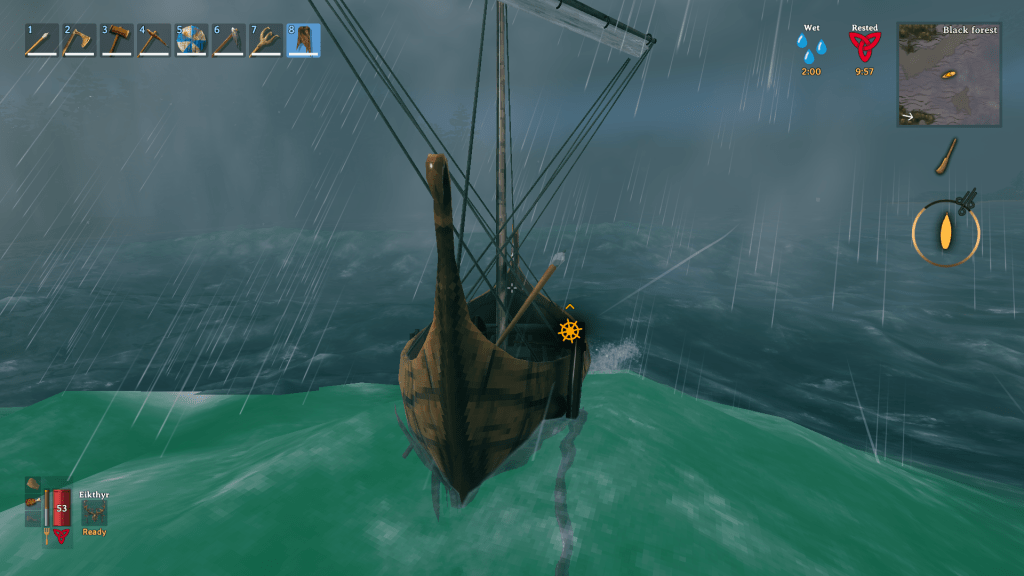Activate the Eikthyr forsaken power icon
Screen dimensions: 1024x576
pos(95,511)
